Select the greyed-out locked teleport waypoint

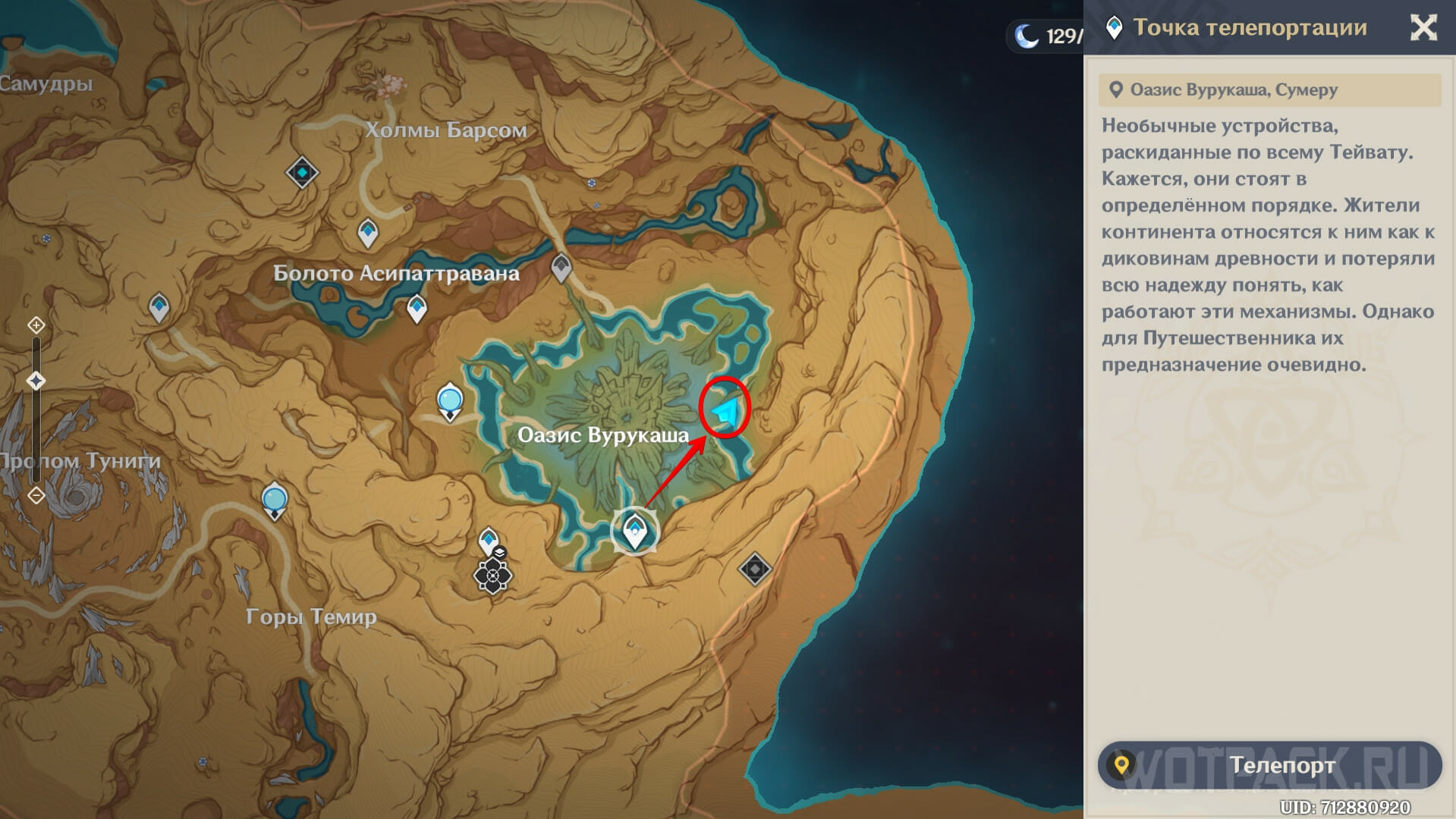[561, 267]
